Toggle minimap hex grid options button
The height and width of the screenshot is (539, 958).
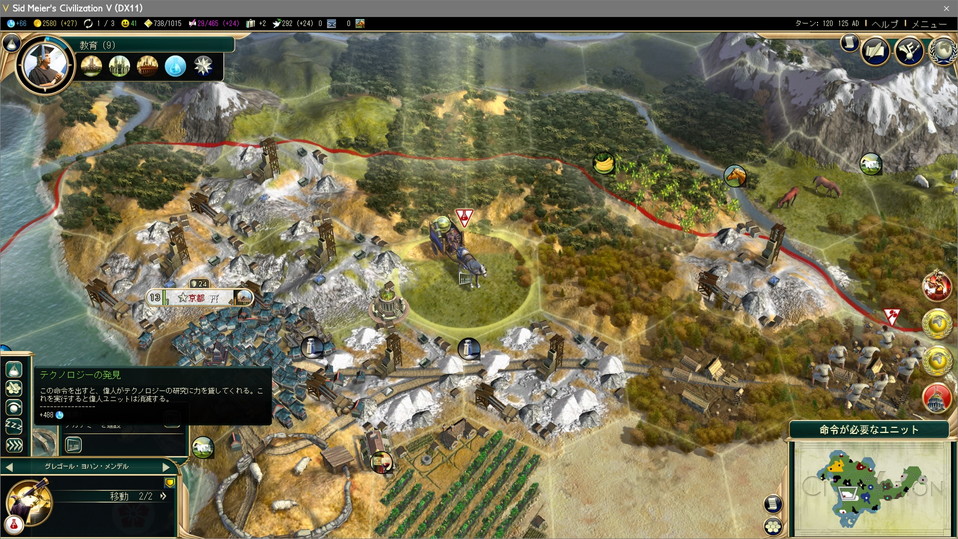[x=773, y=504]
